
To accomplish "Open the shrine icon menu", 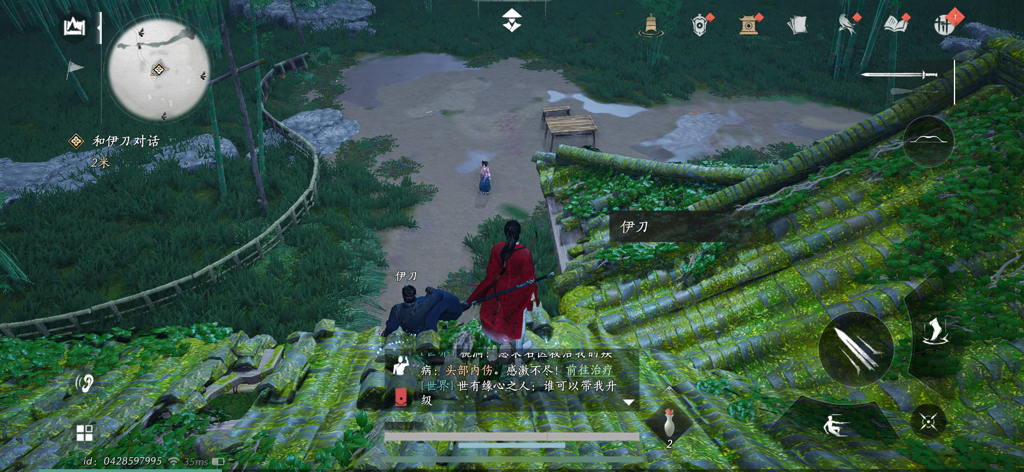I will 749,25.
